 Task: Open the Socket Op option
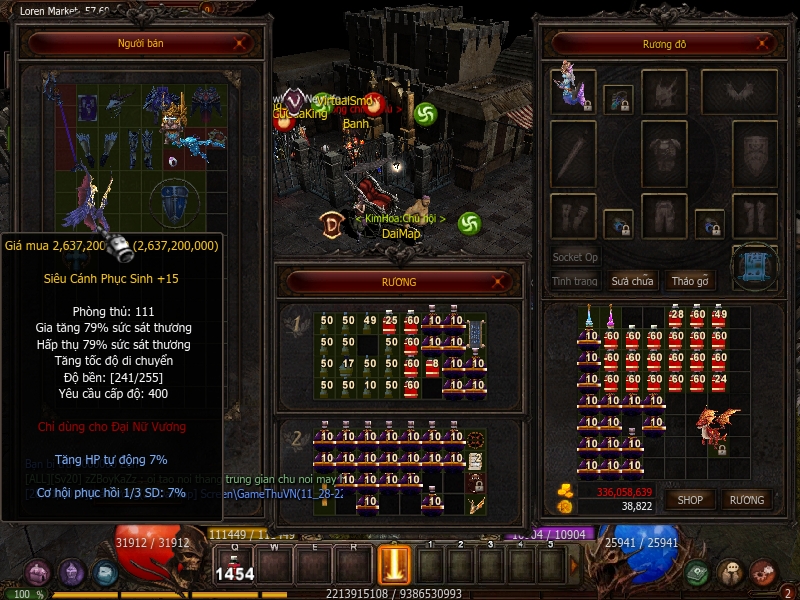click(576, 257)
